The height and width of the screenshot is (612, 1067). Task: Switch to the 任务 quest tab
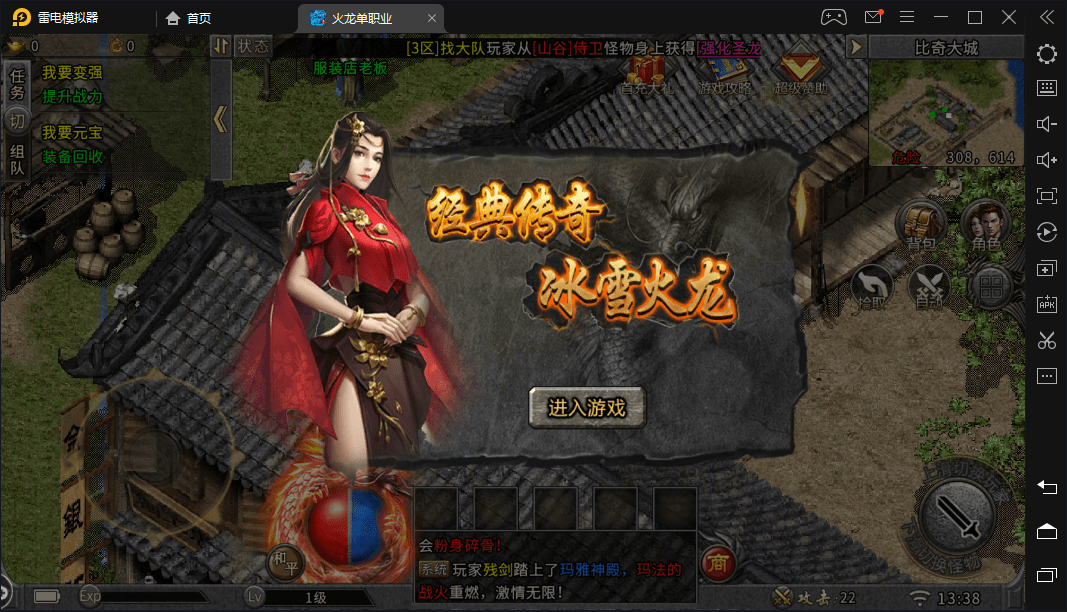[17, 84]
